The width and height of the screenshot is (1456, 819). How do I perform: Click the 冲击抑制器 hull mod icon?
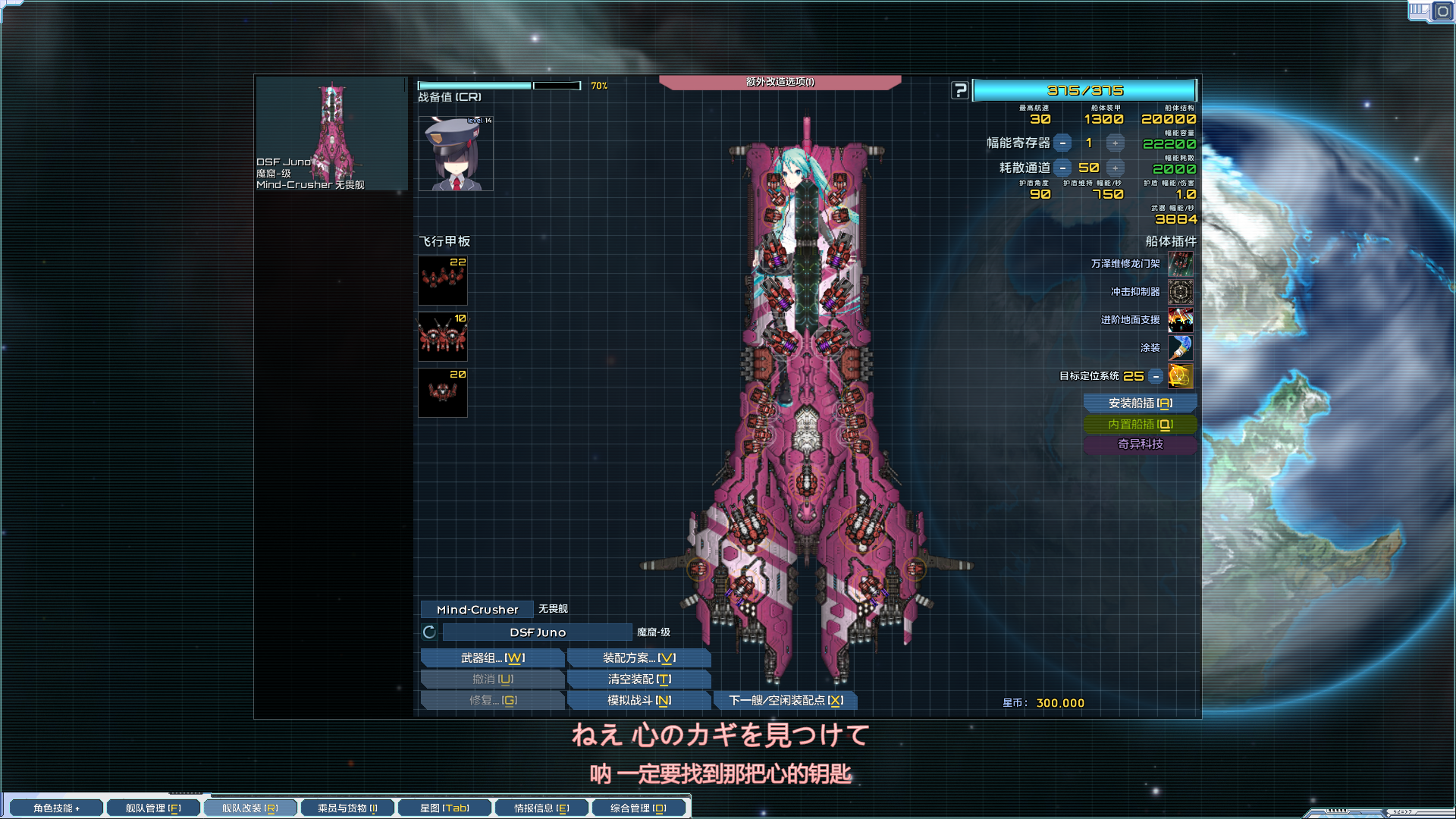(x=1182, y=292)
